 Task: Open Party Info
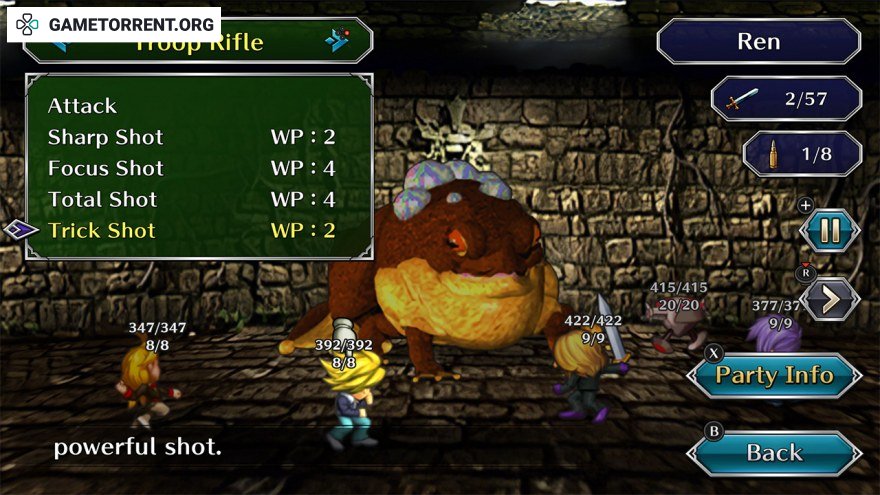pos(774,375)
